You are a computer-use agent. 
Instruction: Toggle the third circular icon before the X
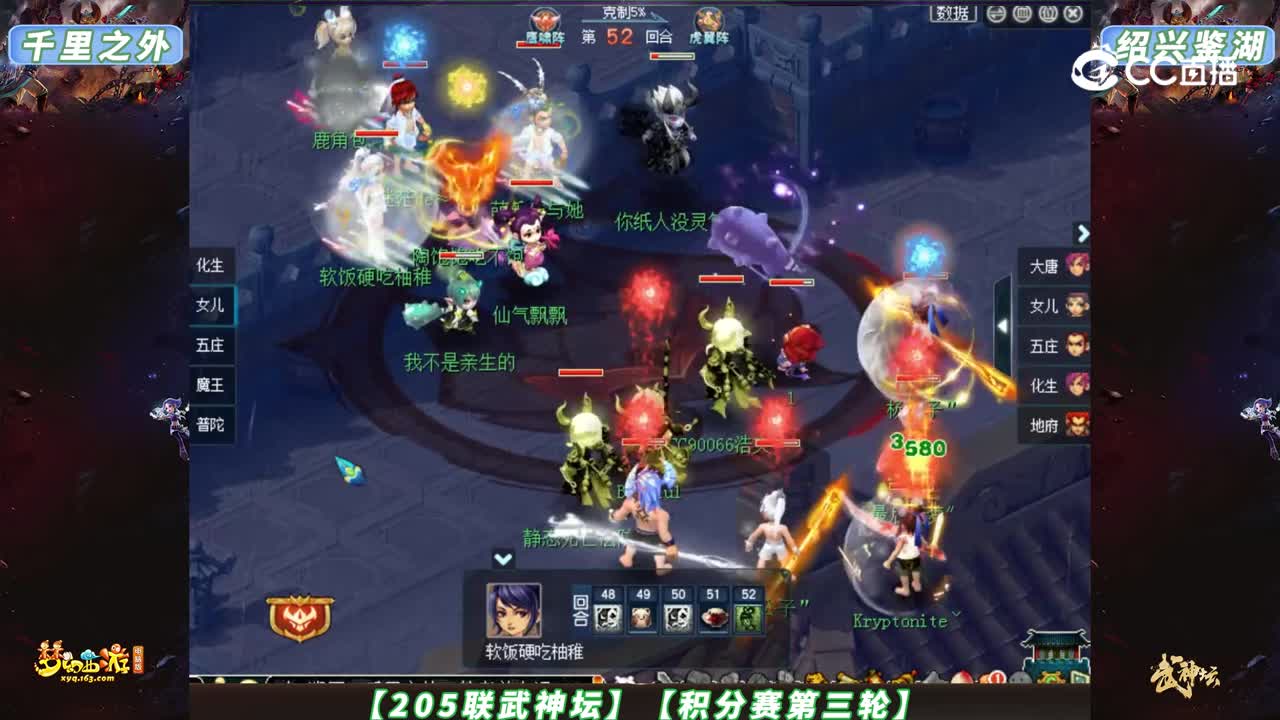point(1046,13)
